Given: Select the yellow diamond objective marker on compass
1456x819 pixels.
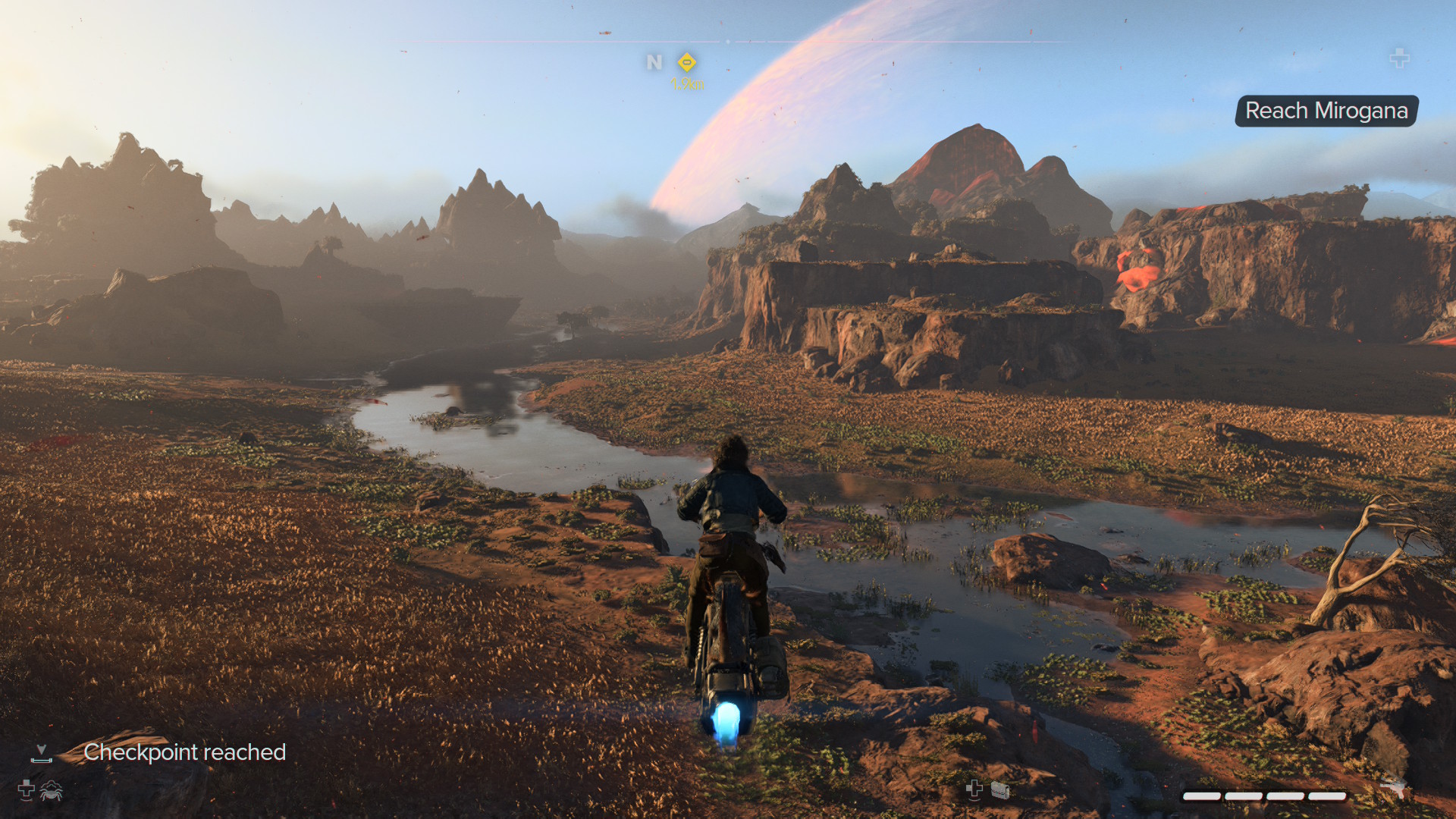Looking at the screenshot, I should click(687, 61).
